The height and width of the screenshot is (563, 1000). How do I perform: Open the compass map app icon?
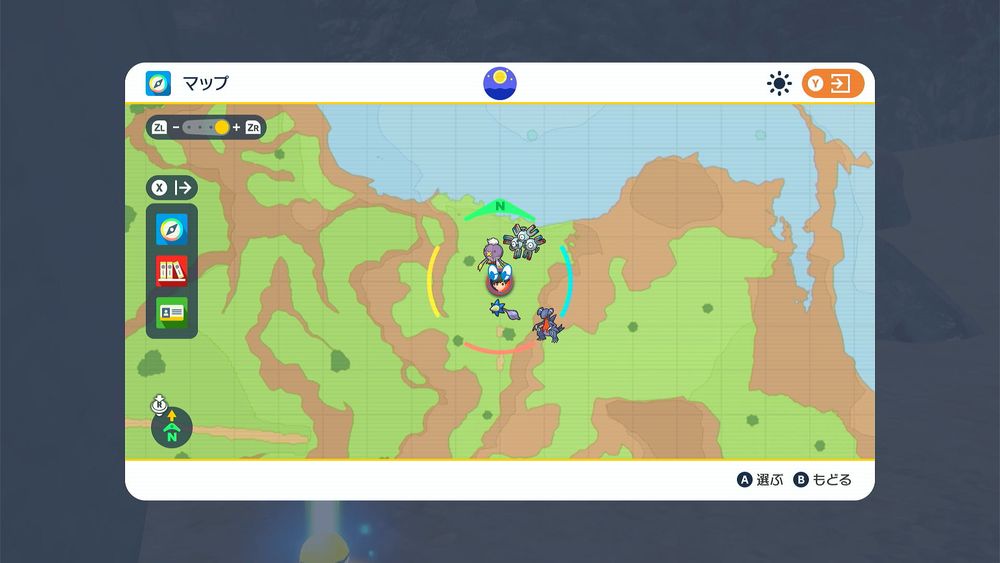171,230
